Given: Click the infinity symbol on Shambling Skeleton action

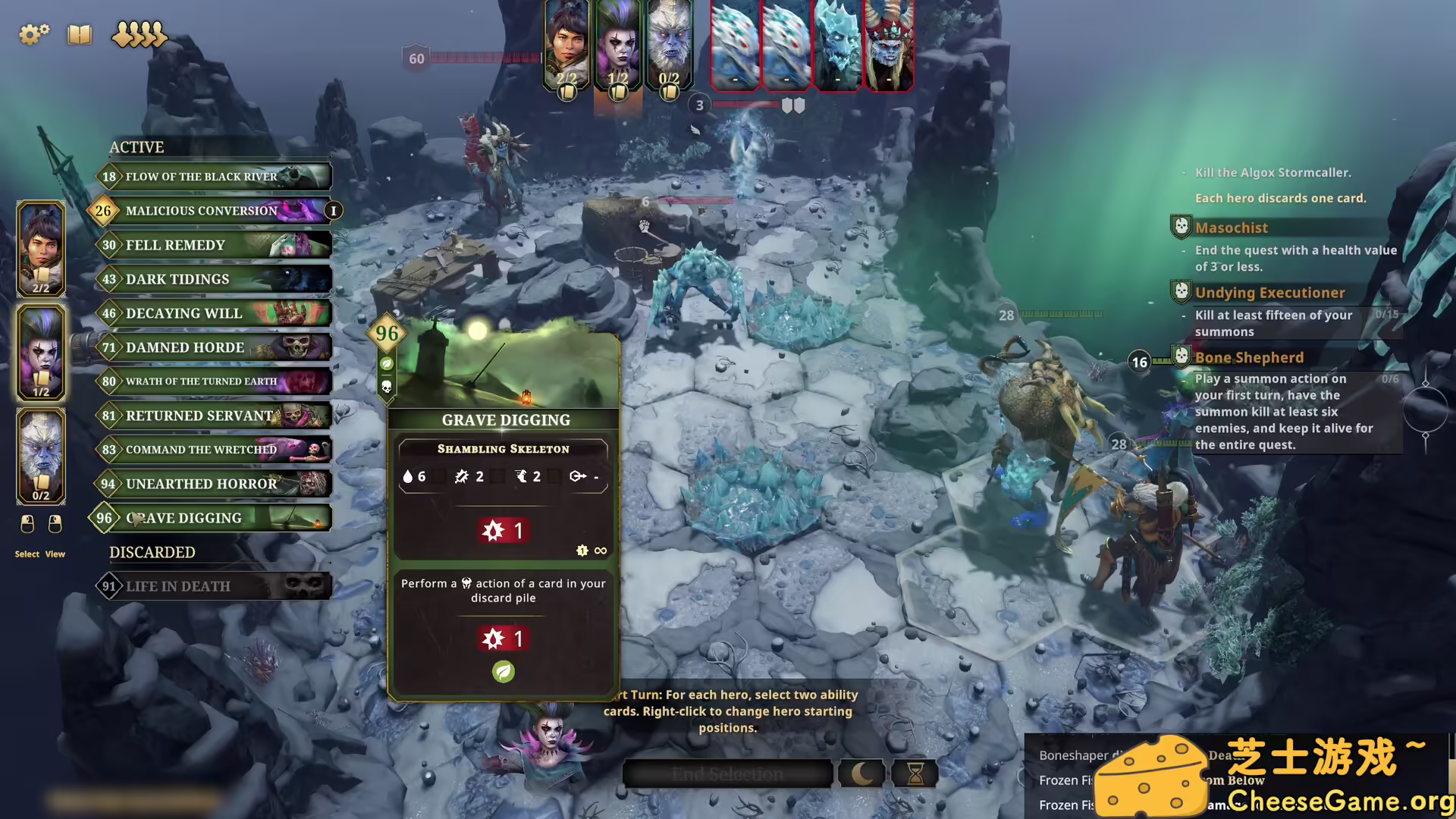Looking at the screenshot, I should pos(601,551).
